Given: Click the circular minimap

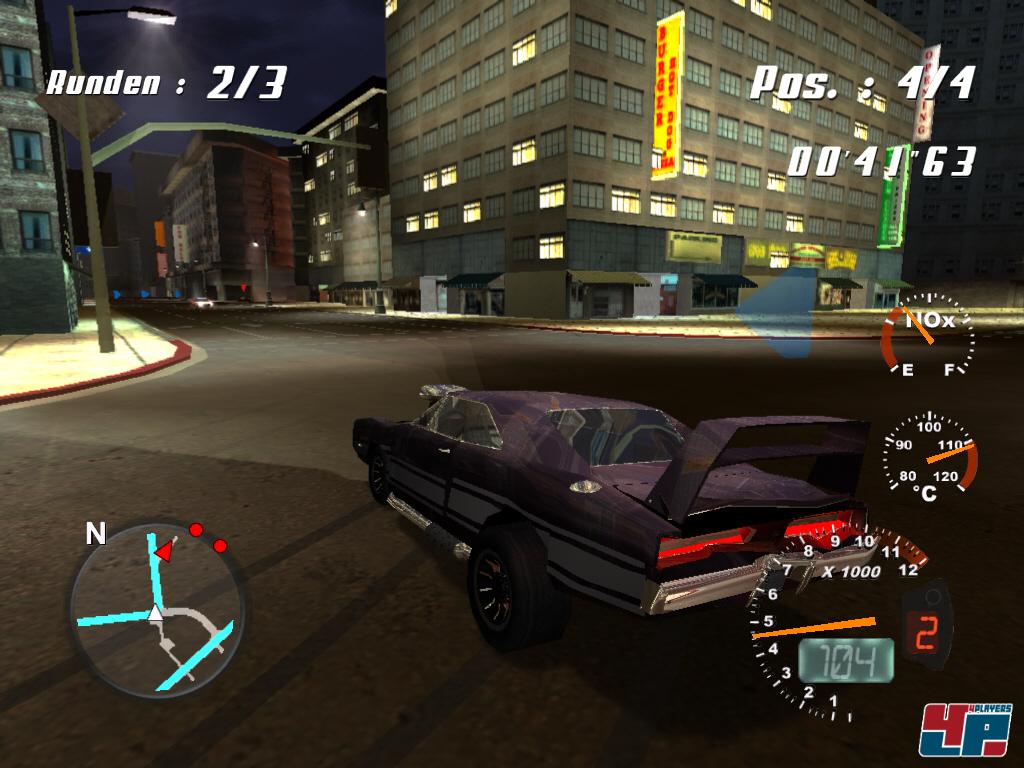Looking at the screenshot, I should [156, 608].
